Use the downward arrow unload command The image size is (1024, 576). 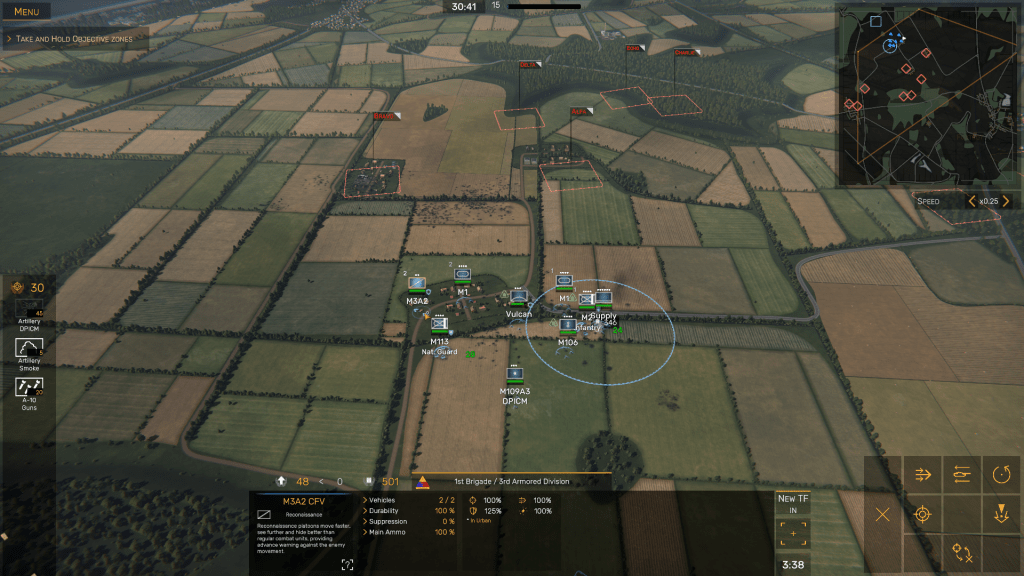[x=1001, y=514]
